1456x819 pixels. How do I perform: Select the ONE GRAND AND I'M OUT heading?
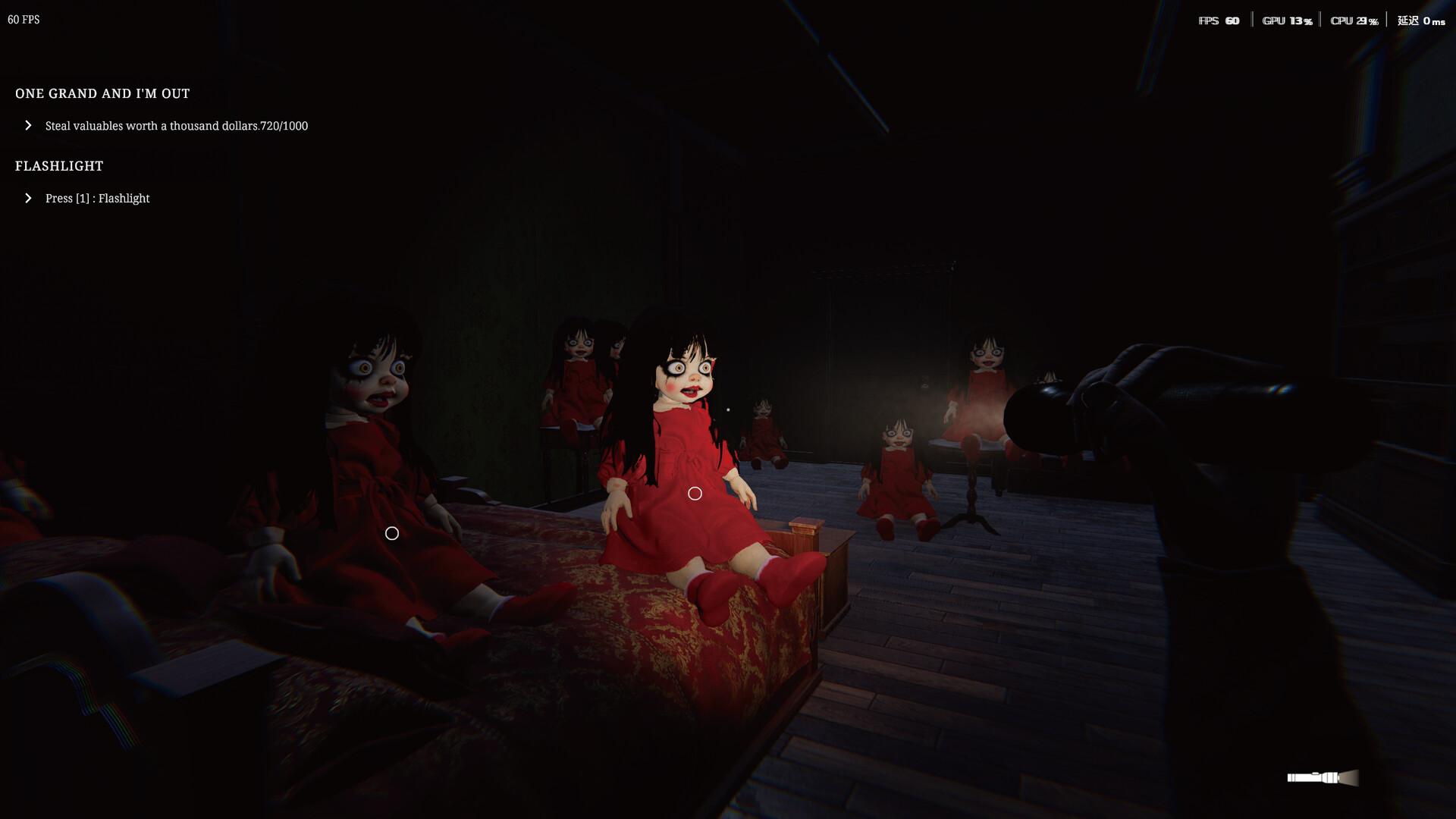102,93
